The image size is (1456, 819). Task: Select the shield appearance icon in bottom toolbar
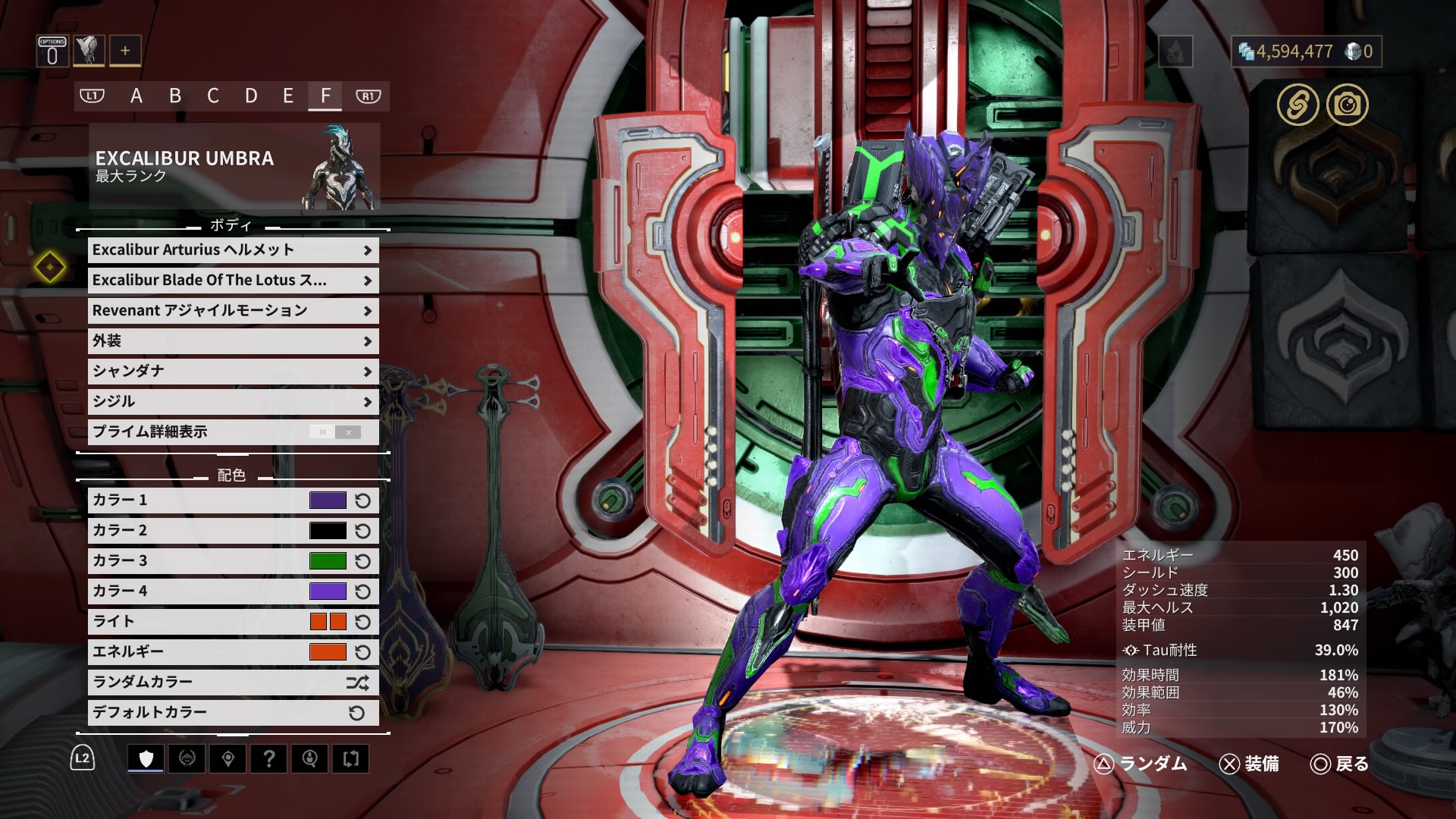(146, 758)
